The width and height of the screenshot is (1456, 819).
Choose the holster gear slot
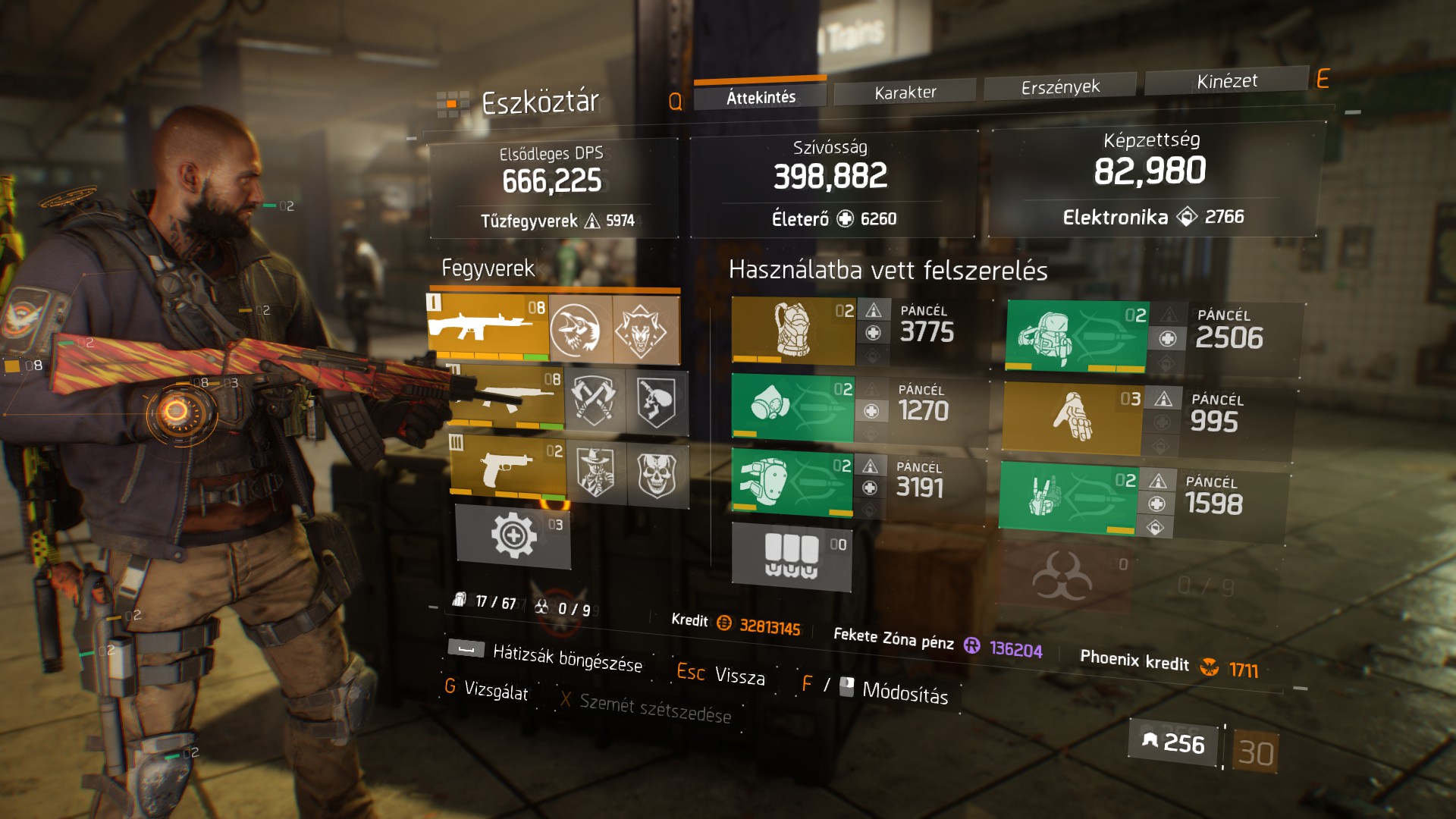point(1067,497)
